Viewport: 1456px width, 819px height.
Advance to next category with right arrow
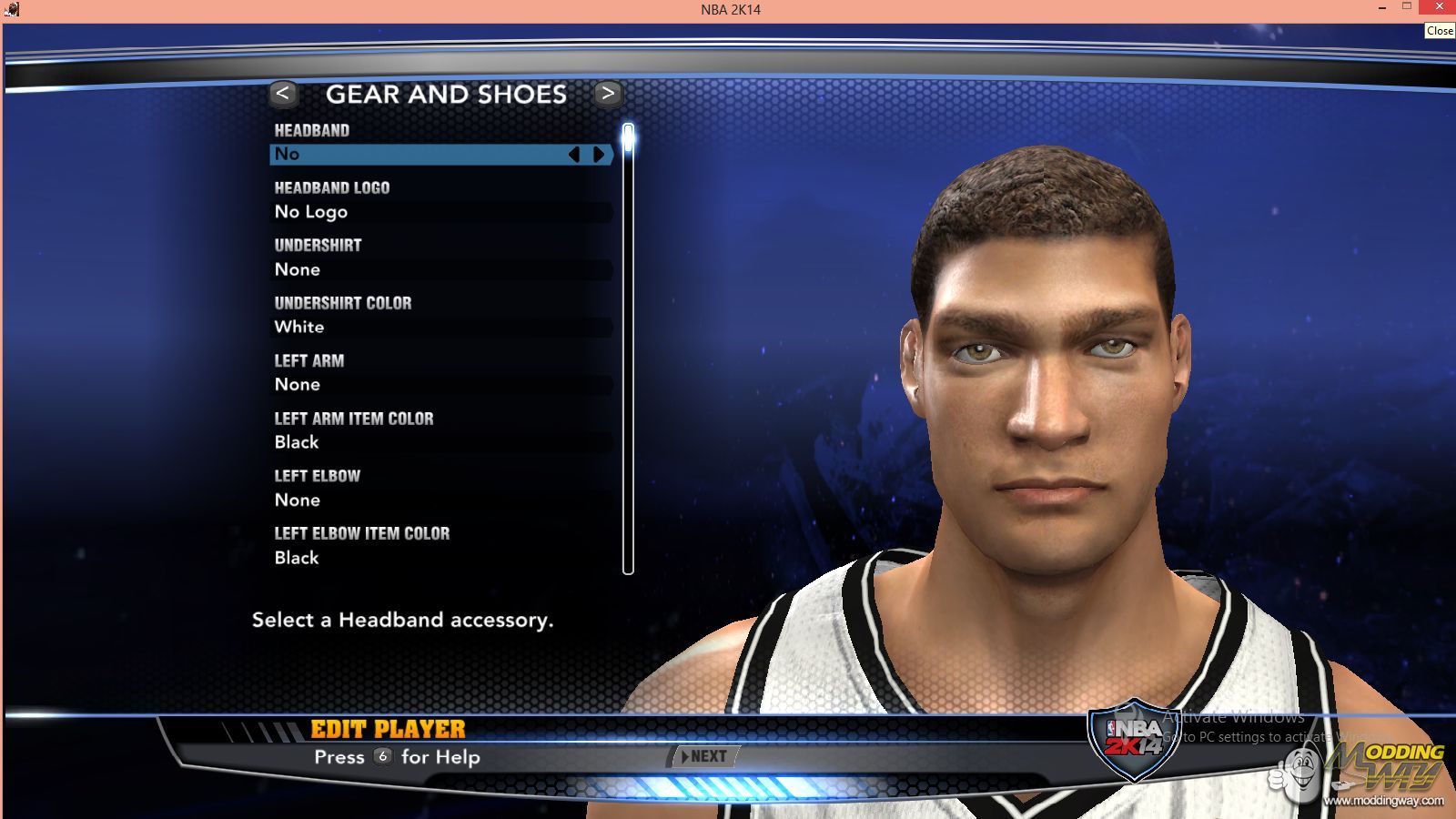click(x=608, y=94)
